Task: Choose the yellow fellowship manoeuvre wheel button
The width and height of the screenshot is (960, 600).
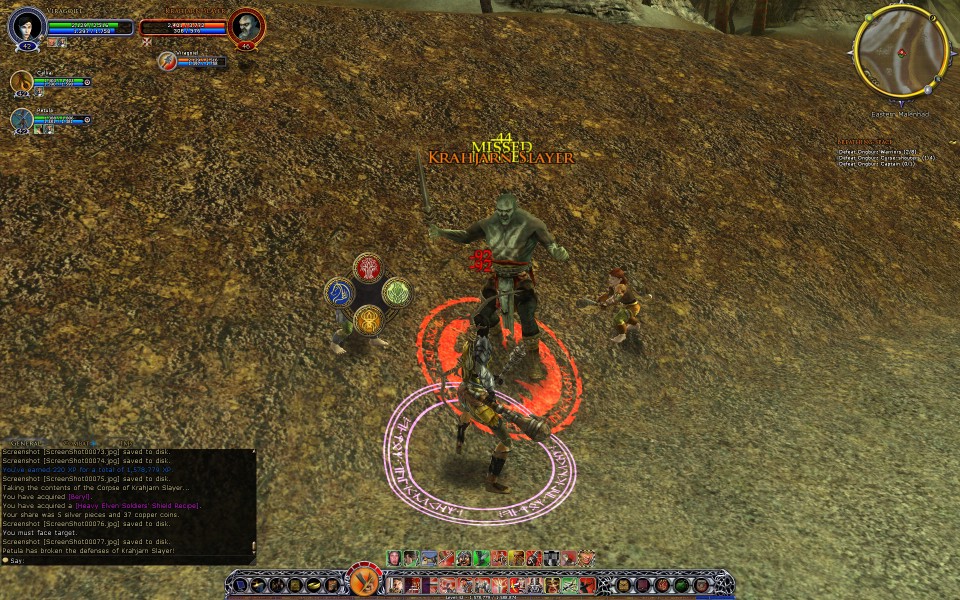Action: (x=368, y=320)
